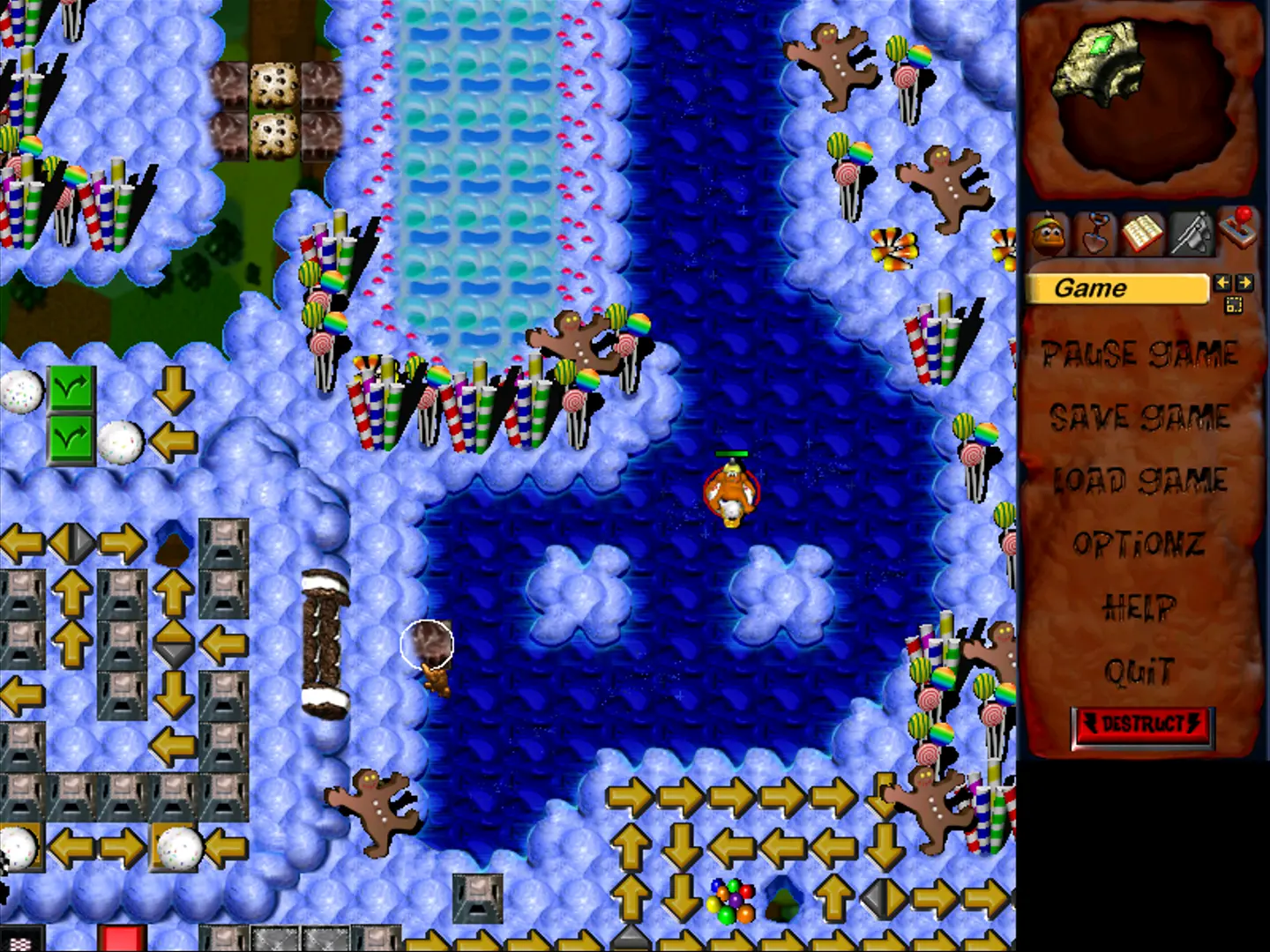Viewport: 1270px width, 952px height.
Task: Pause the game from the menu
Action: (1139, 354)
